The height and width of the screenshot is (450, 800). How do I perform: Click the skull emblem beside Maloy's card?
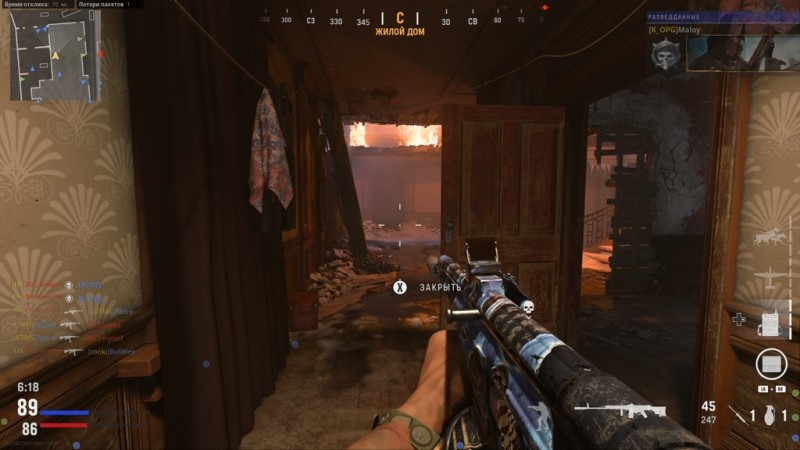(662, 57)
